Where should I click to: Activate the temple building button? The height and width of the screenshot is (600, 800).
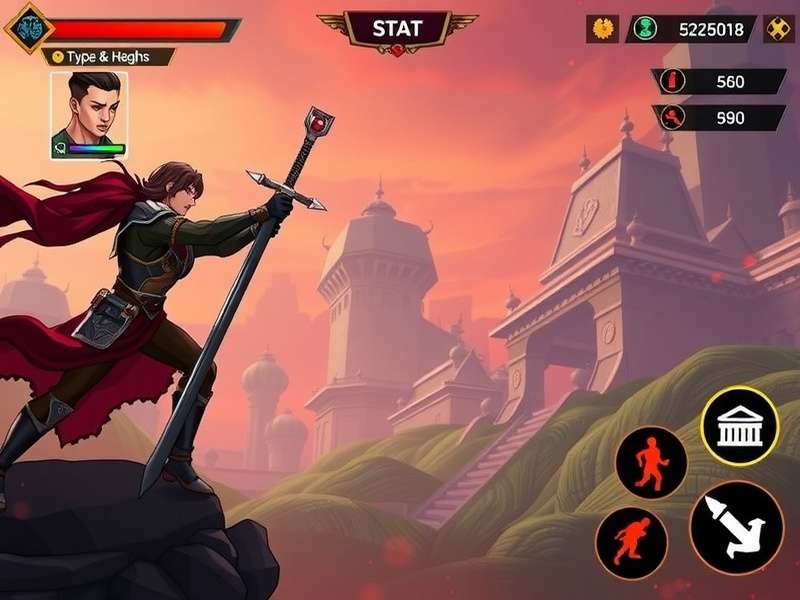(x=740, y=425)
